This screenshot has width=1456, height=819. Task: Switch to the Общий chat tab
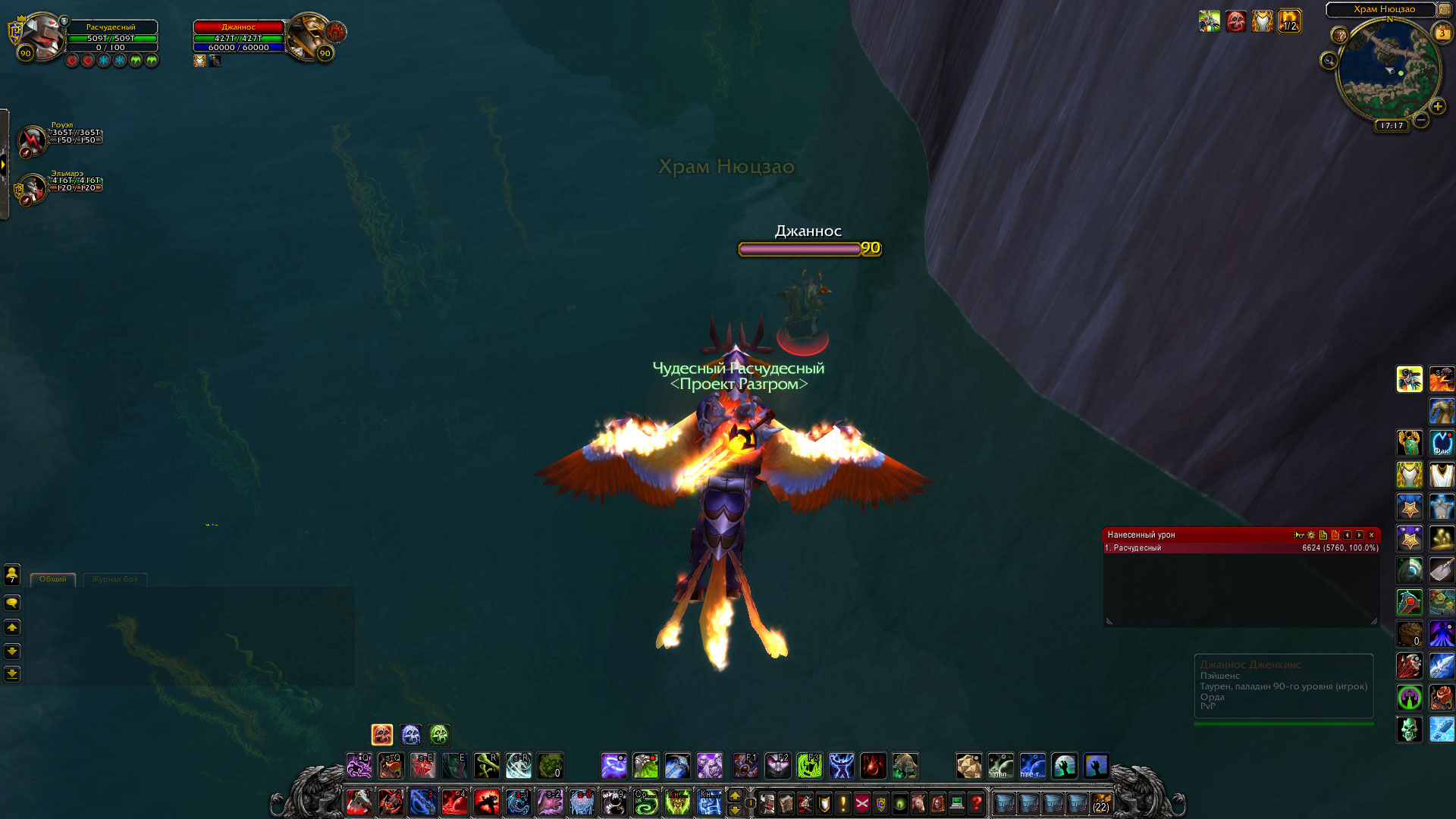pos(53,579)
